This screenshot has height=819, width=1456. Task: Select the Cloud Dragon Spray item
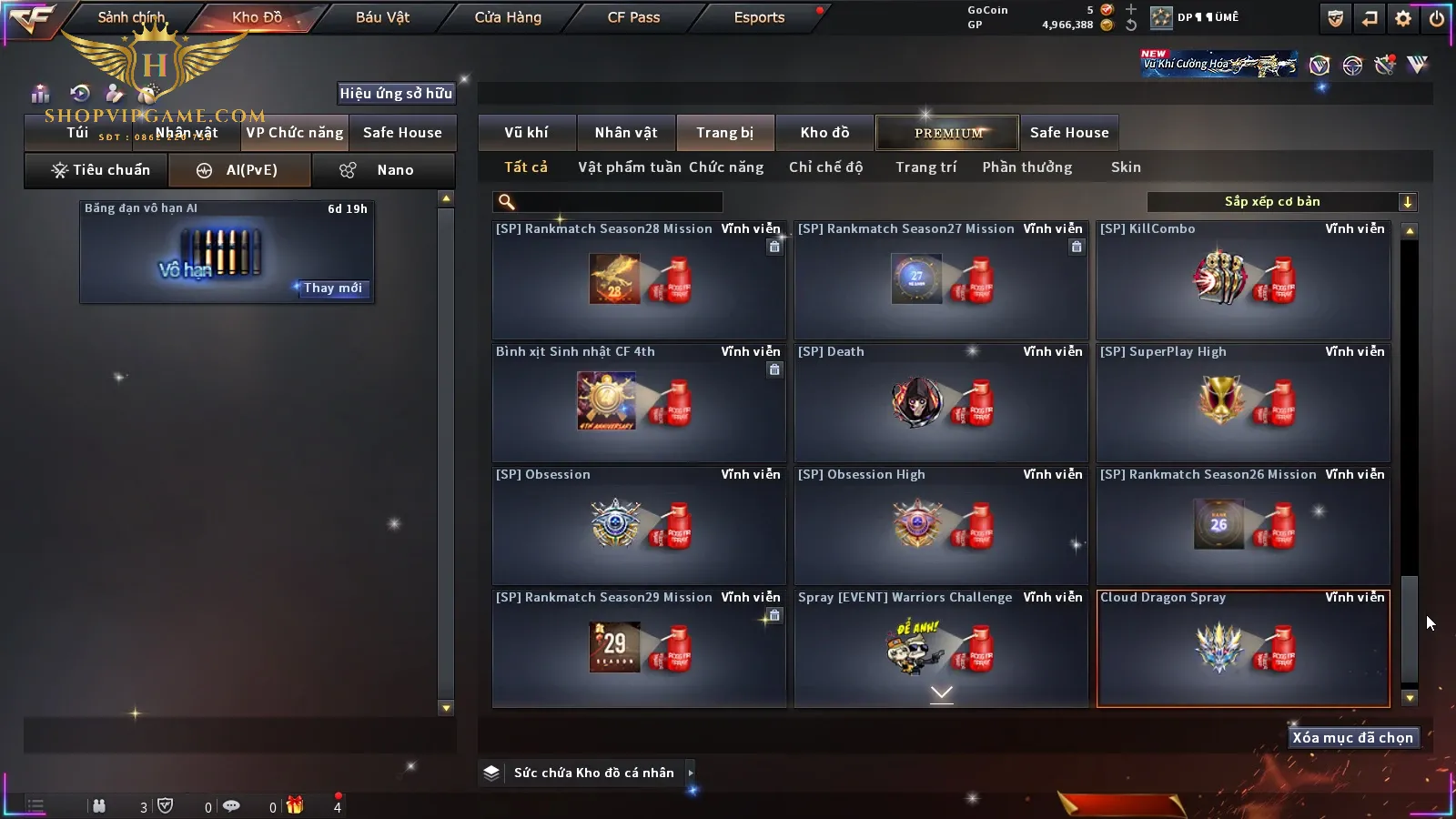tap(1243, 648)
